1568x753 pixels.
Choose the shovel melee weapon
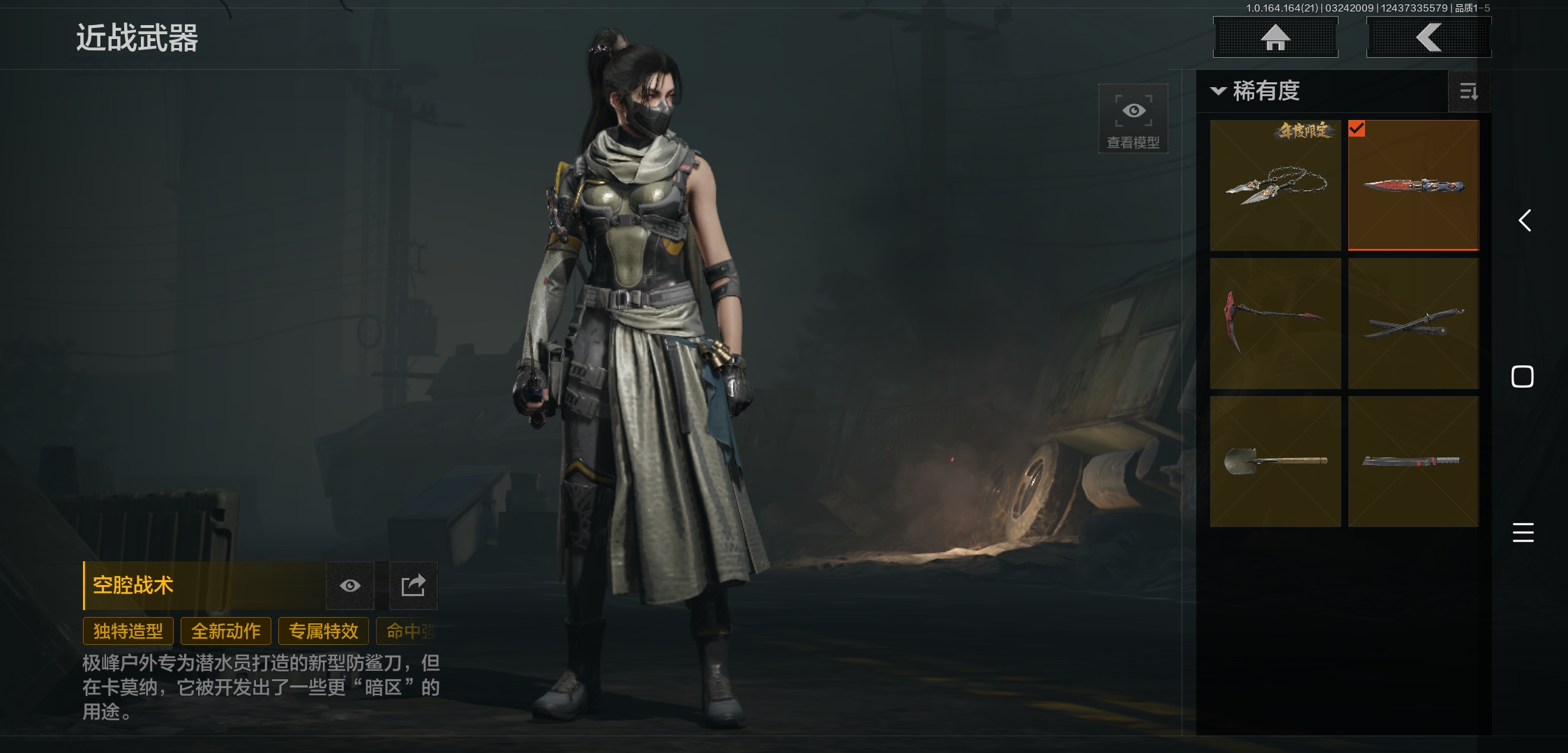pyautogui.click(x=1275, y=462)
